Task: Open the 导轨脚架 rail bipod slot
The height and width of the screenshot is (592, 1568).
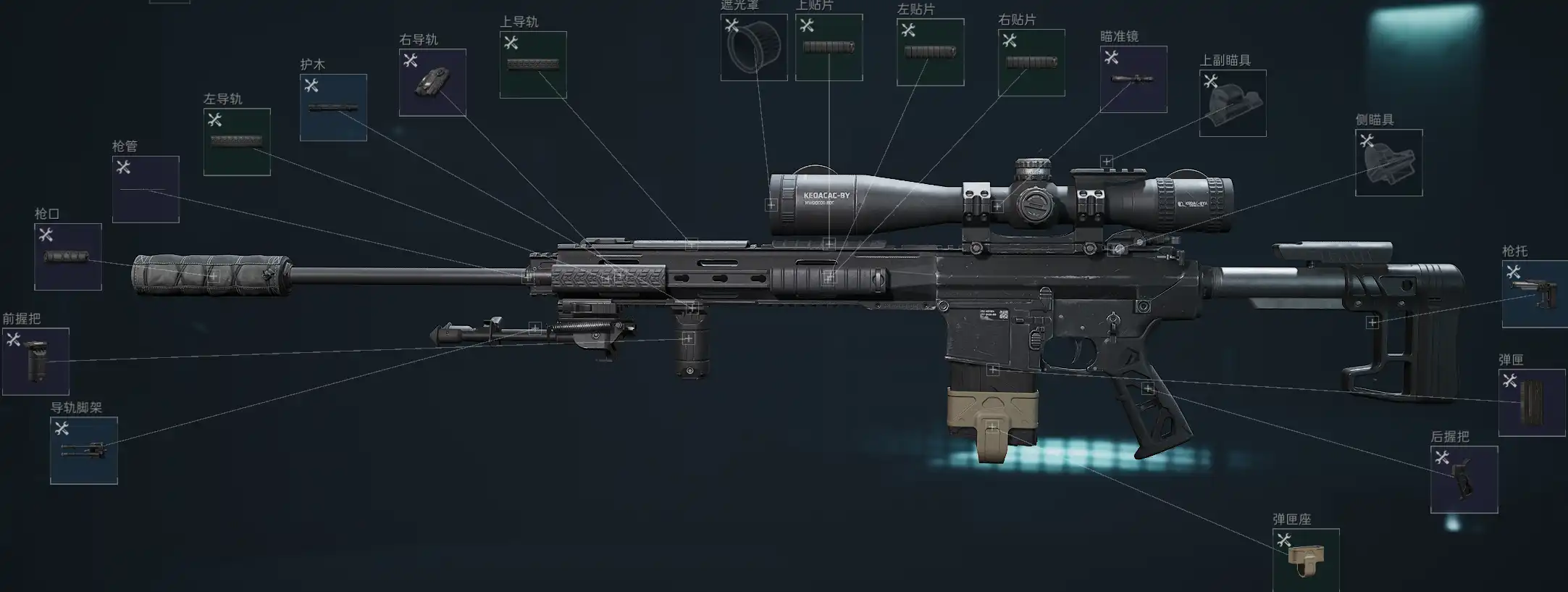Action: click(x=84, y=450)
